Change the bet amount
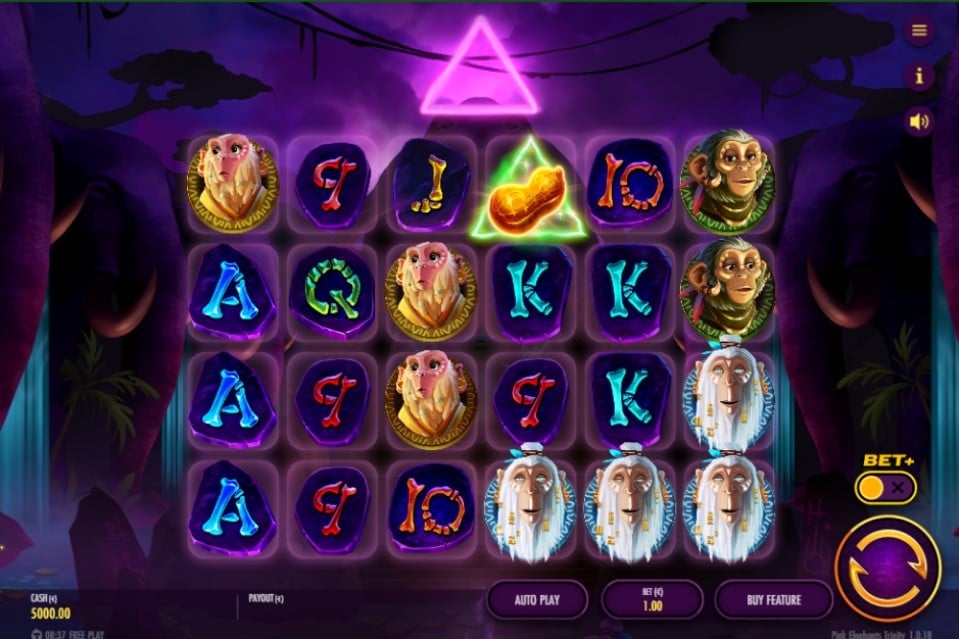Viewport: 959px width, 639px height. click(652, 600)
